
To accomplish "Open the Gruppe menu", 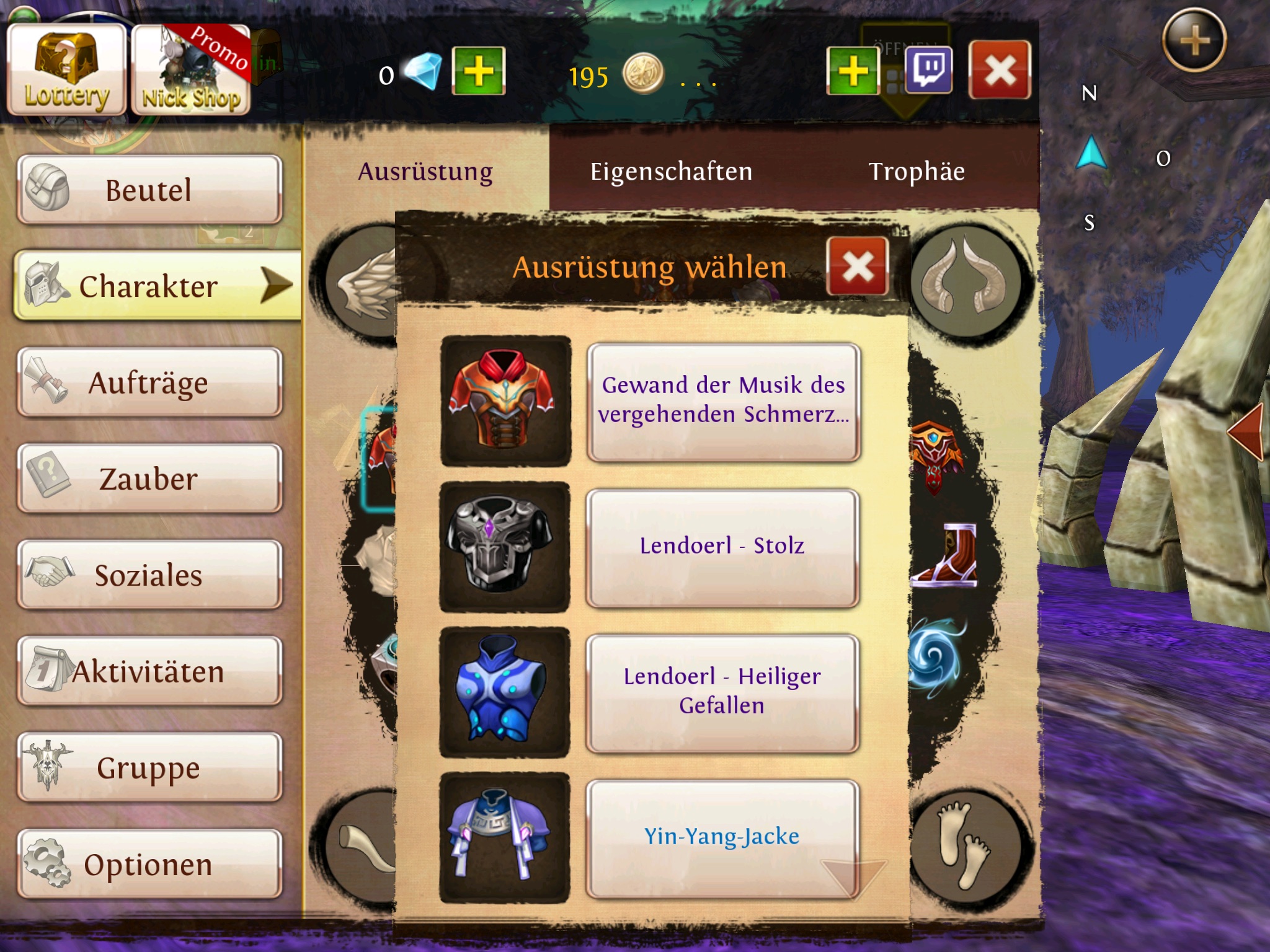I will click(x=149, y=768).
